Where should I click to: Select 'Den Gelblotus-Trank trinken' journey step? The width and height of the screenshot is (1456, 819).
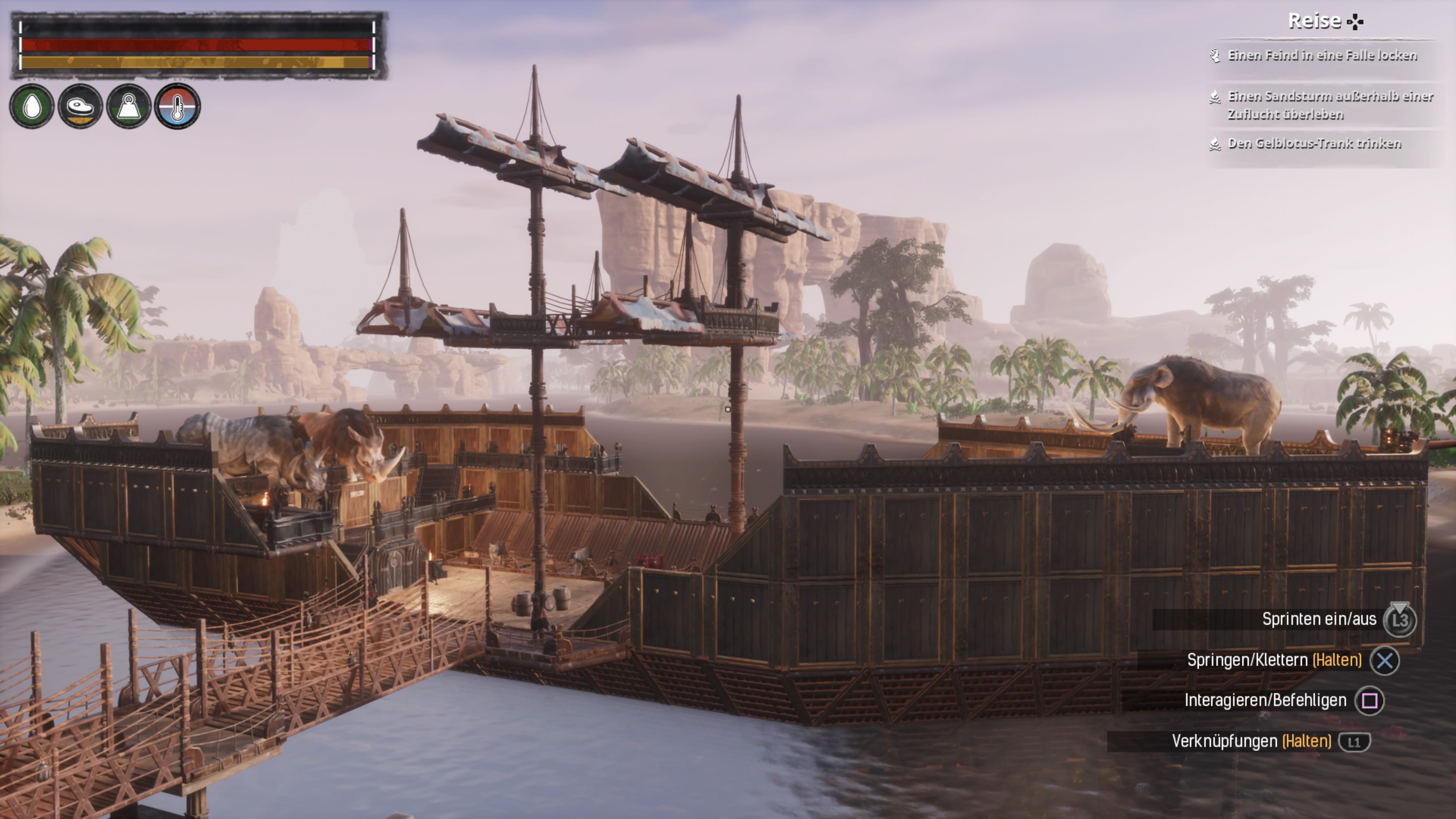(x=1314, y=144)
